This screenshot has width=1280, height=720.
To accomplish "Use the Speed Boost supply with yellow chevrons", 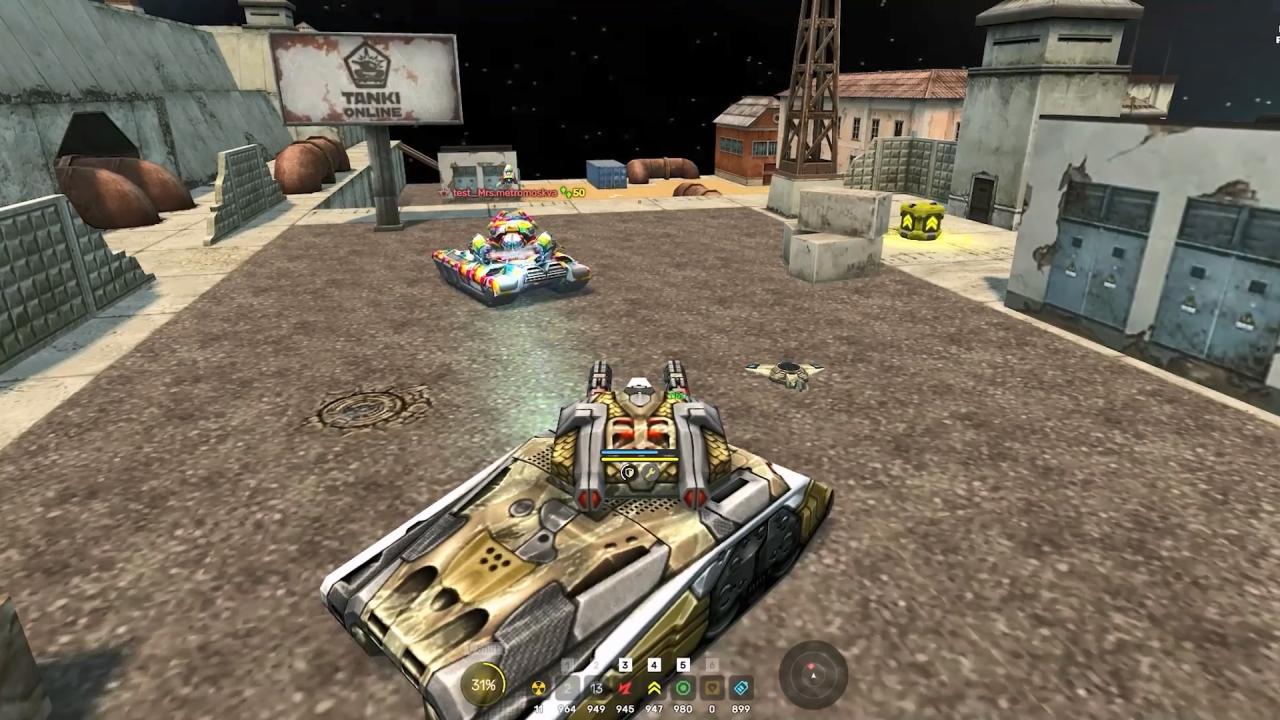I will point(653,688).
